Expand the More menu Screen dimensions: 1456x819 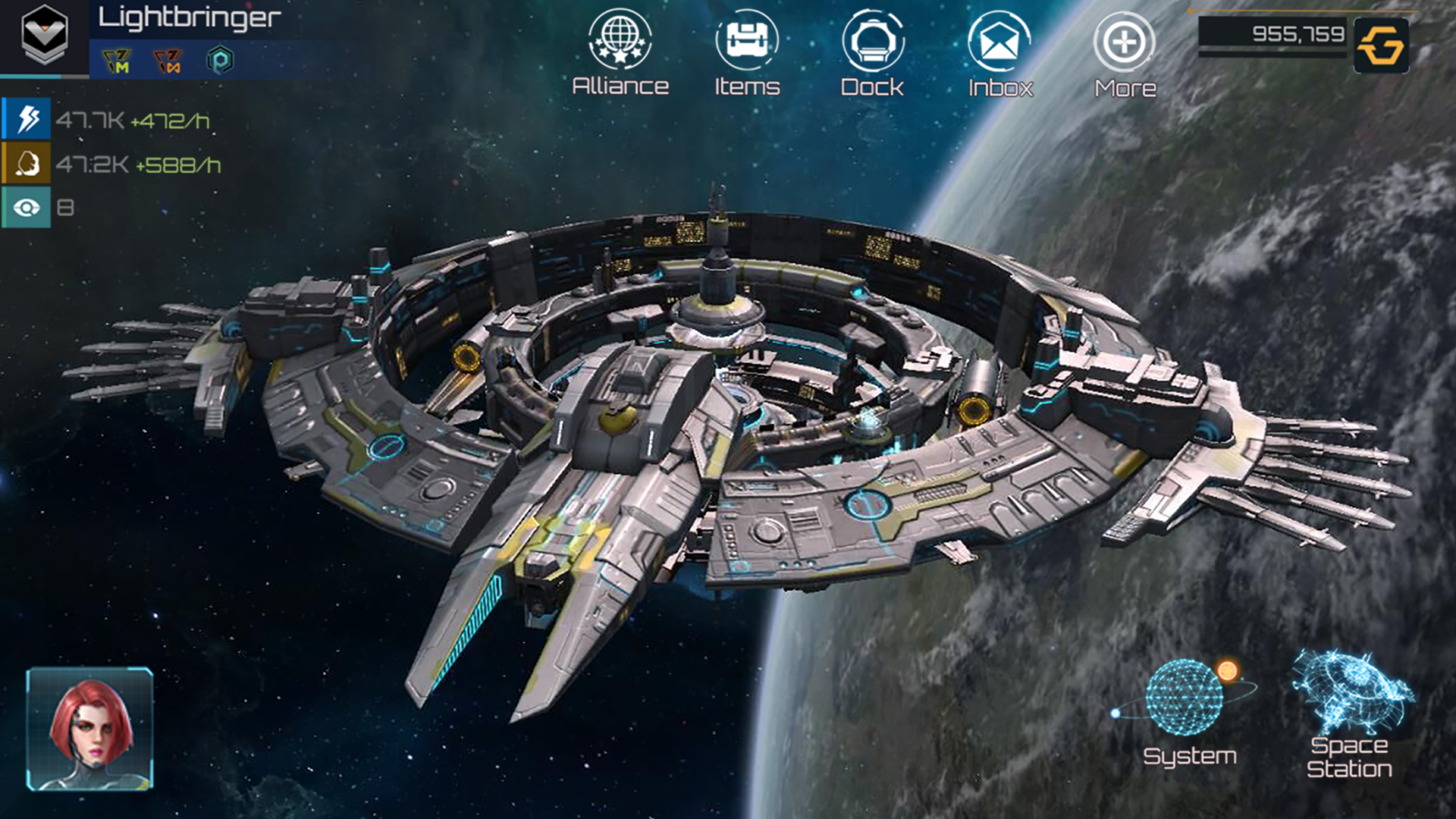point(1125,49)
